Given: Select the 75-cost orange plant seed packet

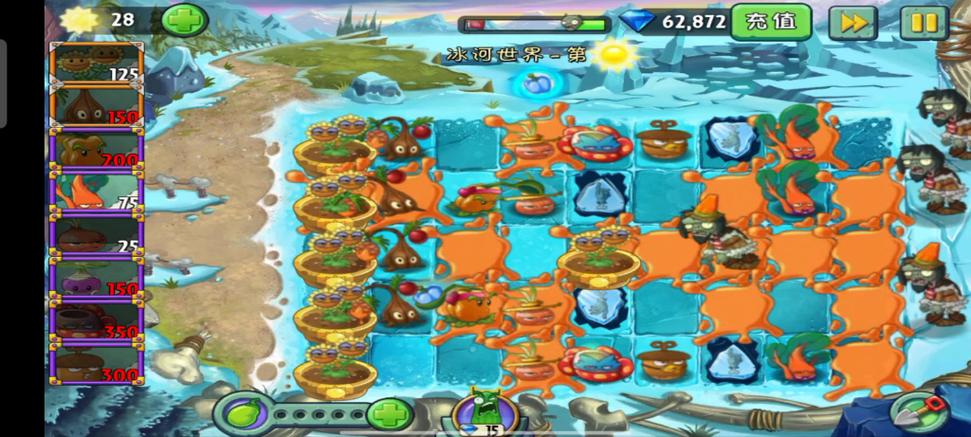Looking at the screenshot, I should 97,193.
